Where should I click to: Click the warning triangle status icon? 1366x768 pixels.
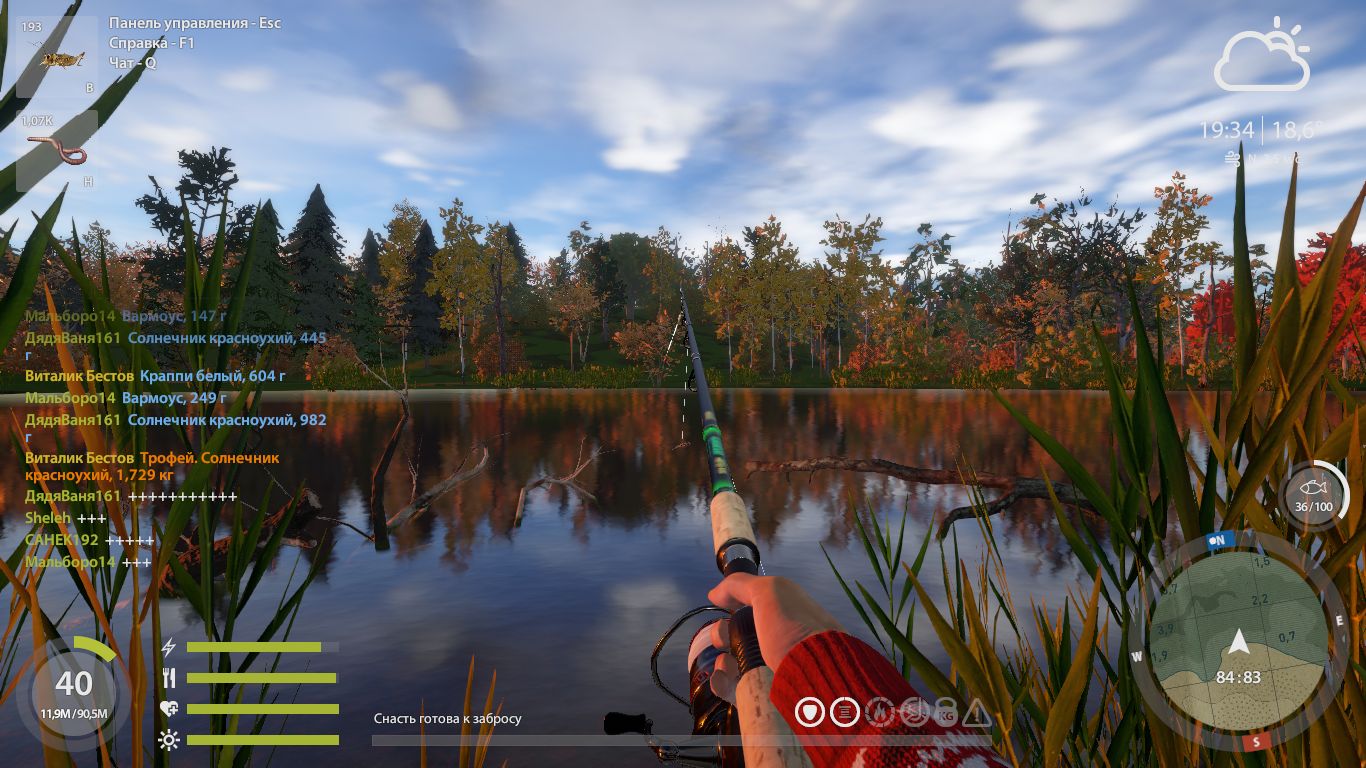978,712
